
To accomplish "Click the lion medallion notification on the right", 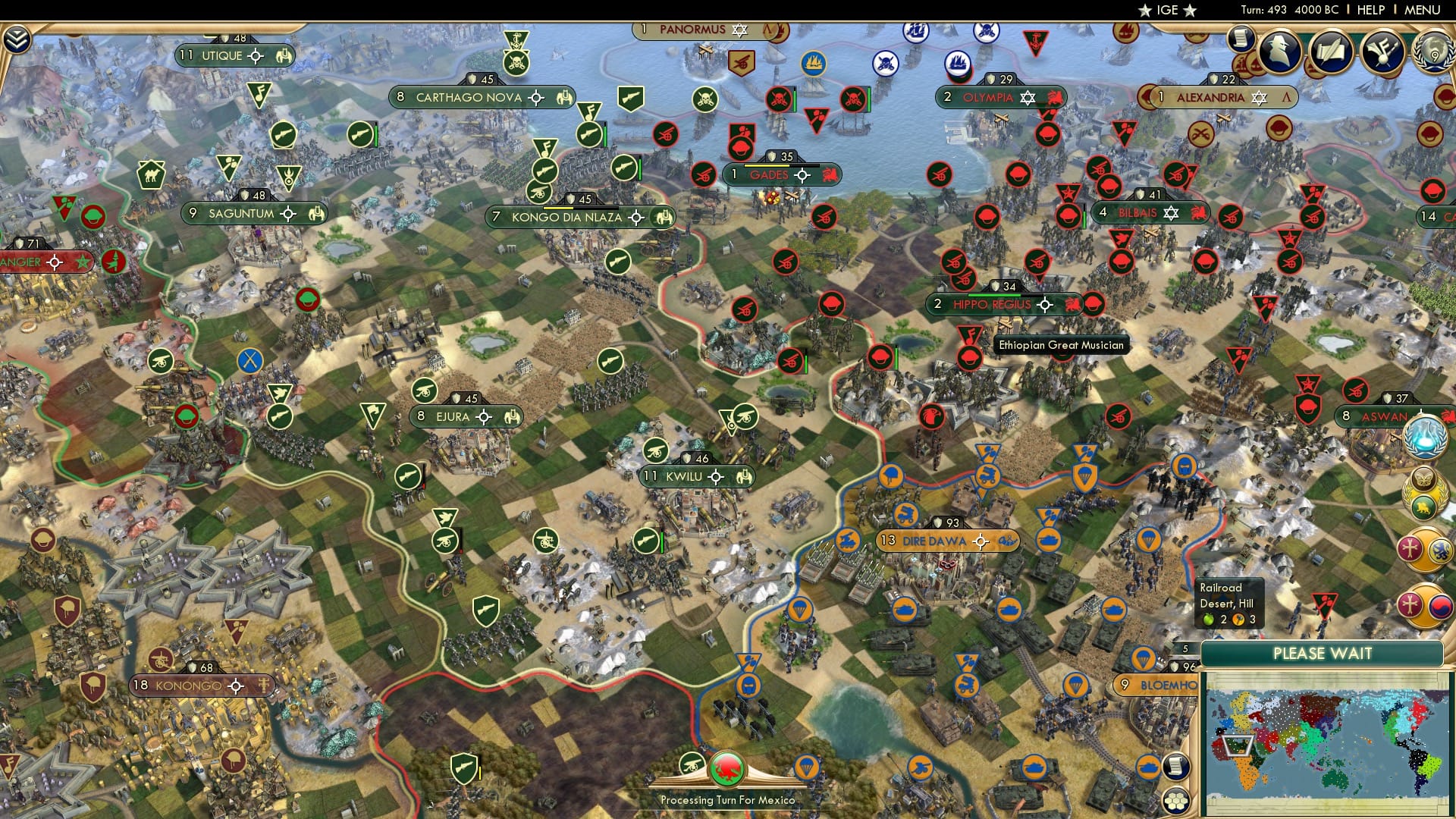I will pos(1424,506).
